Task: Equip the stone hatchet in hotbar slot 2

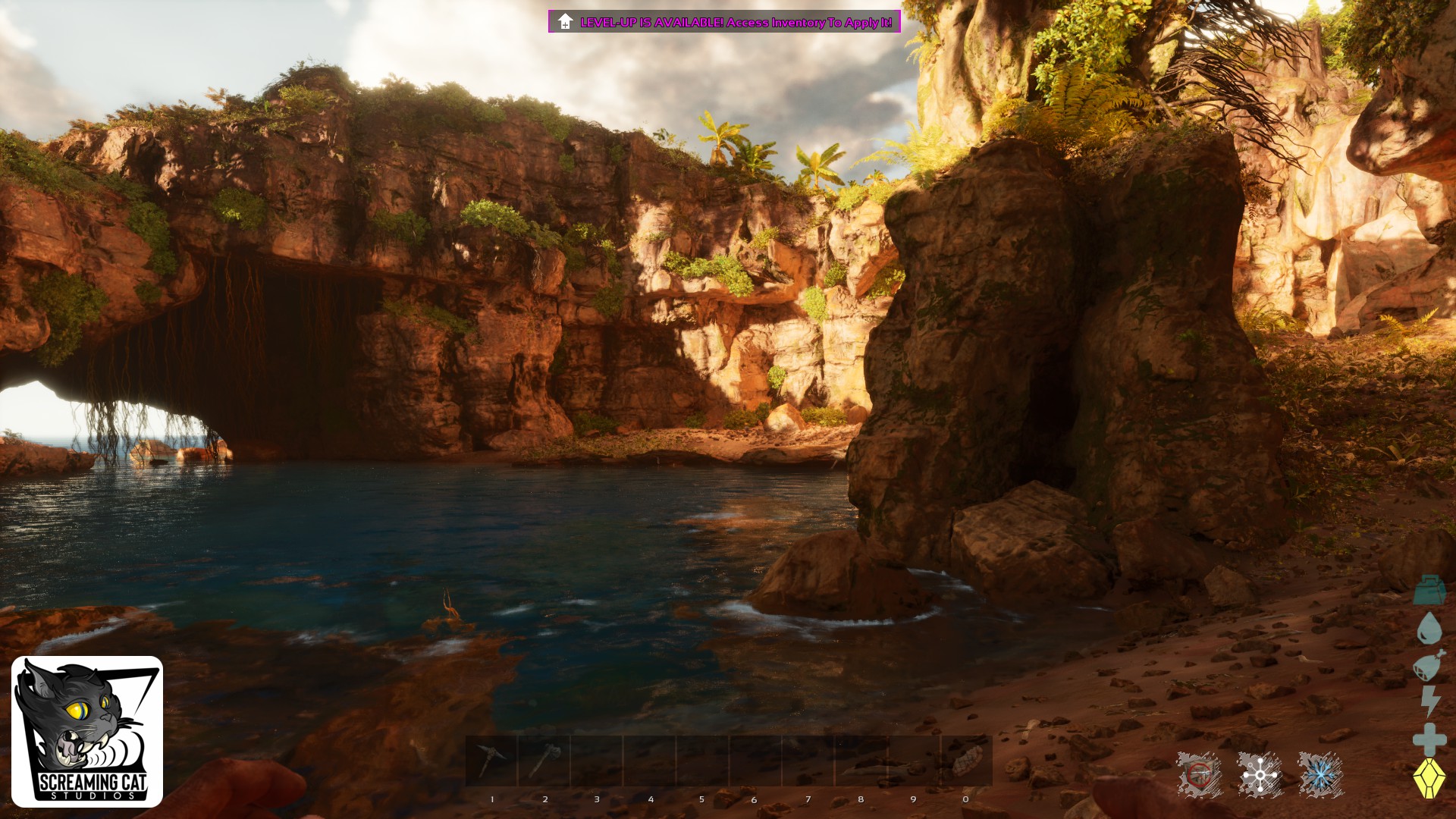Action: pos(544,761)
